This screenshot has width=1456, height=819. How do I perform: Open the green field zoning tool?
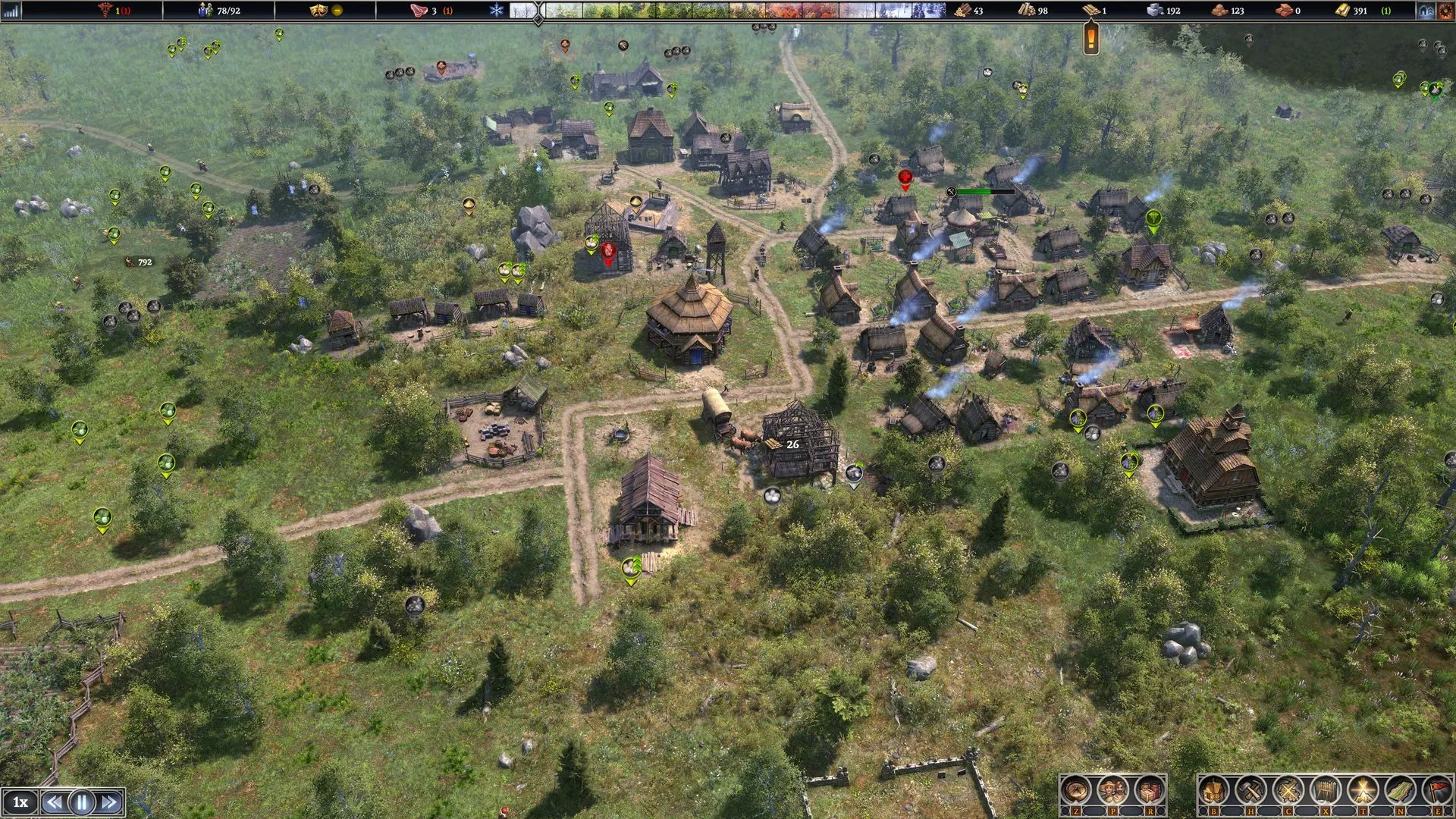[x=1400, y=790]
